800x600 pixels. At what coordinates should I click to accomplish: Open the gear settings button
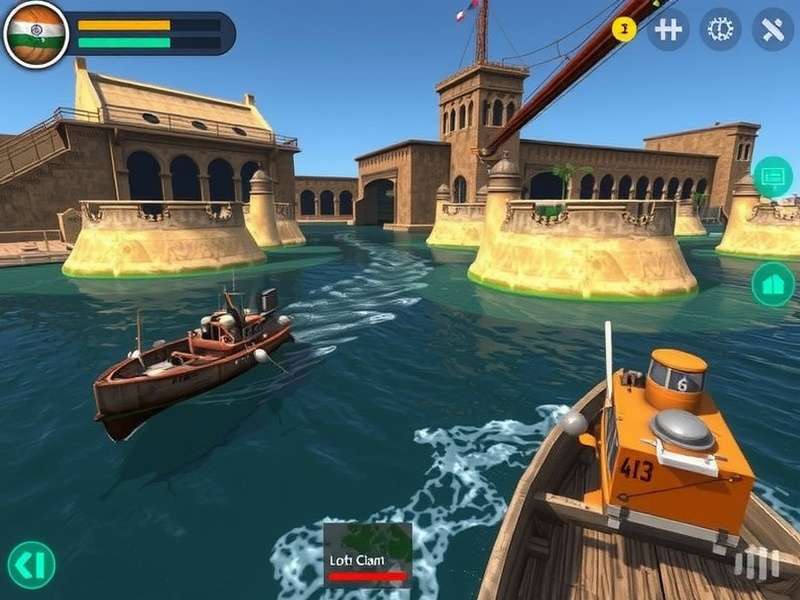[x=720, y=29]
